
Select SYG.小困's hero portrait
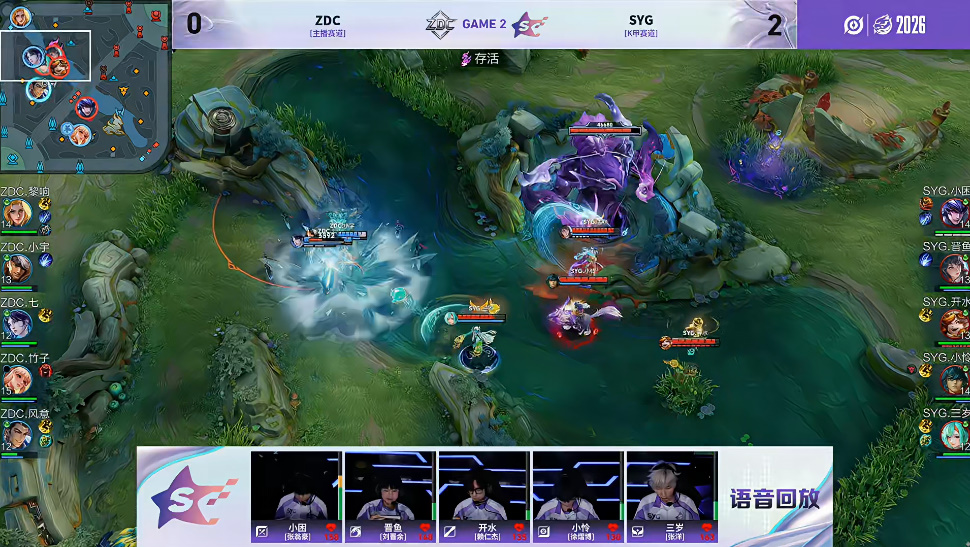click(x=953, y=213)
